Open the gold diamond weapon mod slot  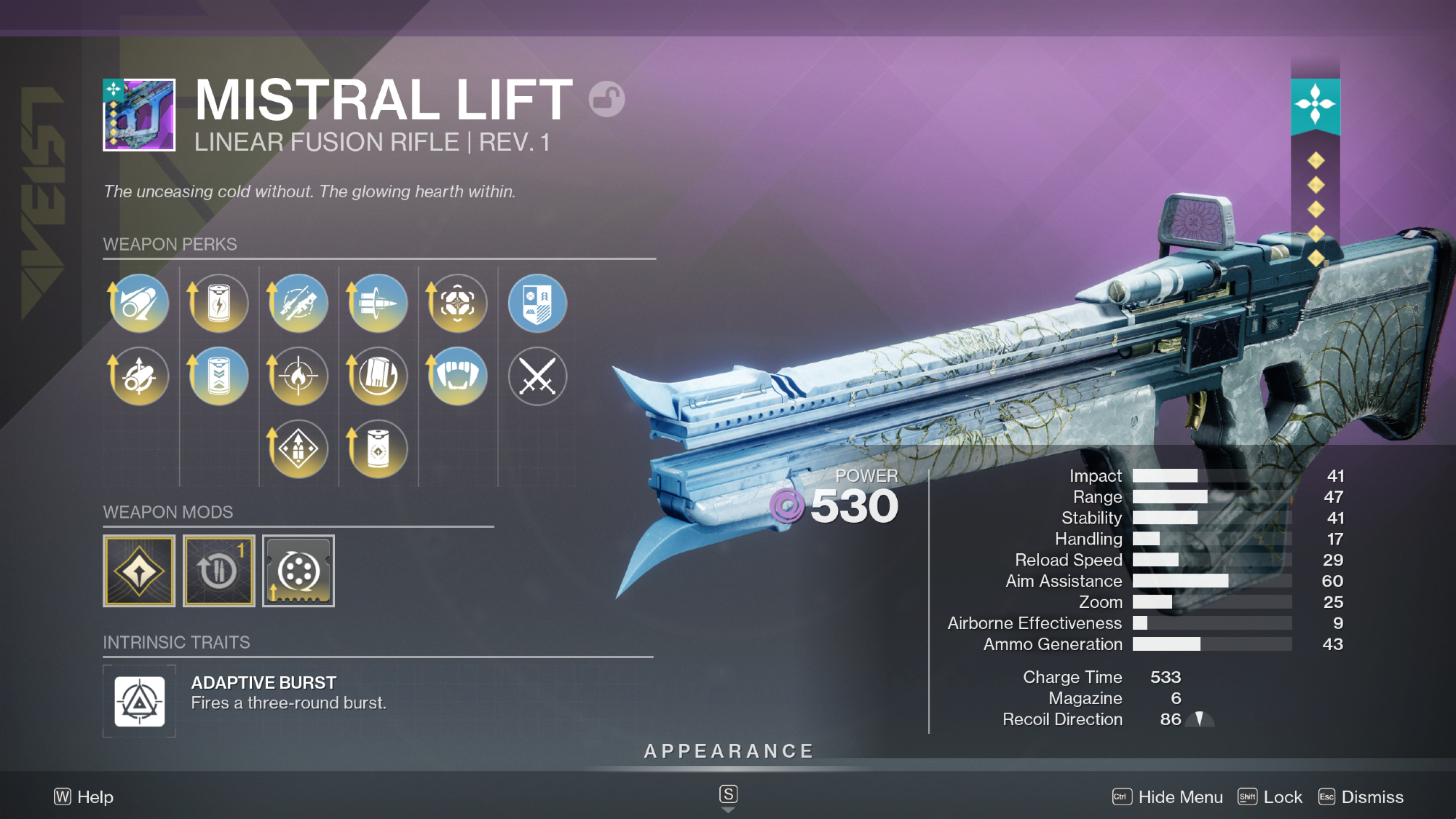click(139, 571)
